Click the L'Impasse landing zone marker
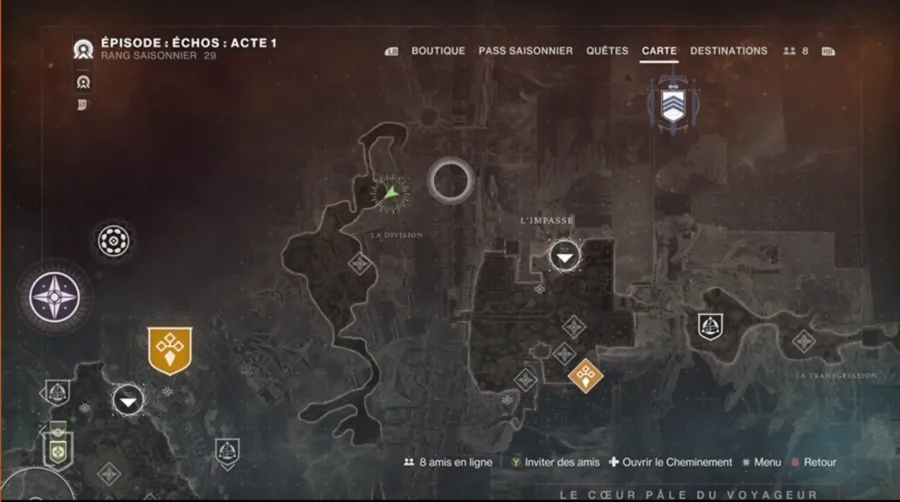 [x=564, y=258]
